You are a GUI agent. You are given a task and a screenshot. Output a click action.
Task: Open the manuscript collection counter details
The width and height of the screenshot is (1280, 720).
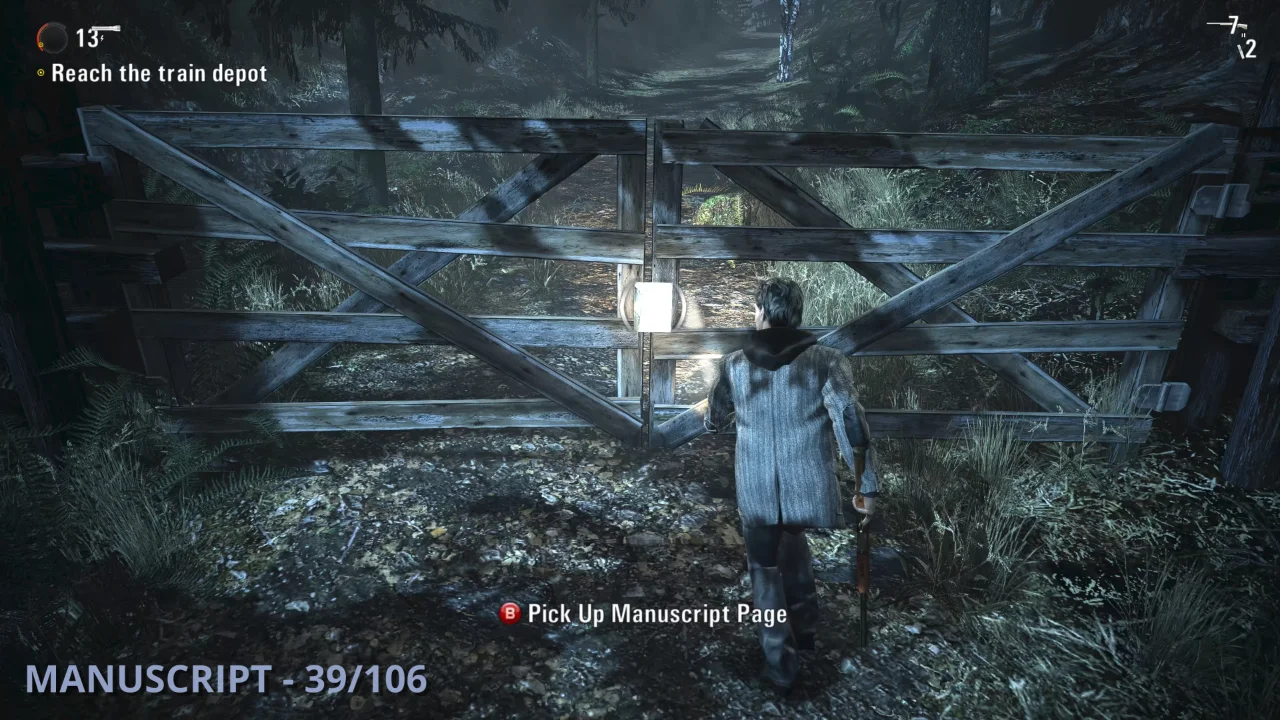225,681
